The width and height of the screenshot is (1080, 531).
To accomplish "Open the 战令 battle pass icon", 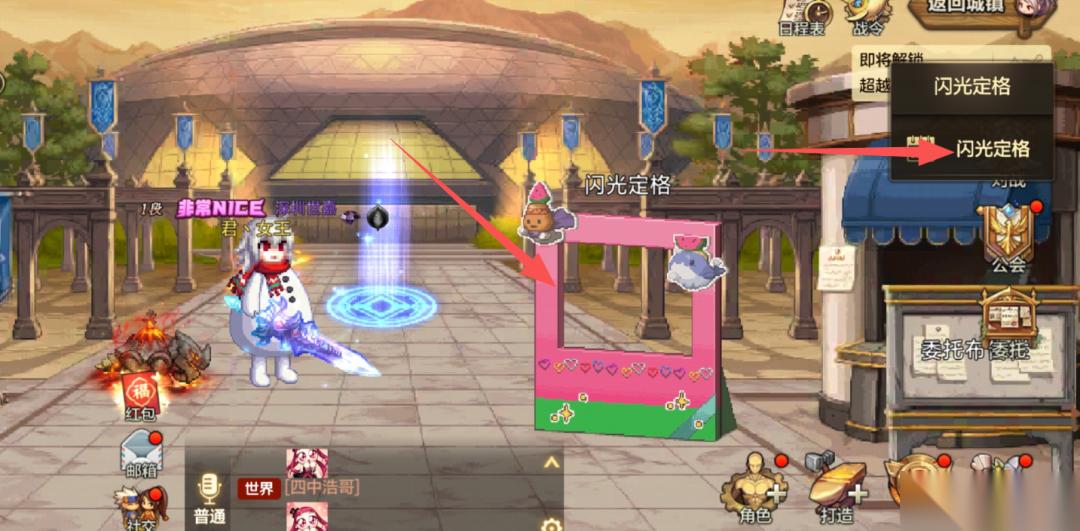I will (x=866, y=14).
